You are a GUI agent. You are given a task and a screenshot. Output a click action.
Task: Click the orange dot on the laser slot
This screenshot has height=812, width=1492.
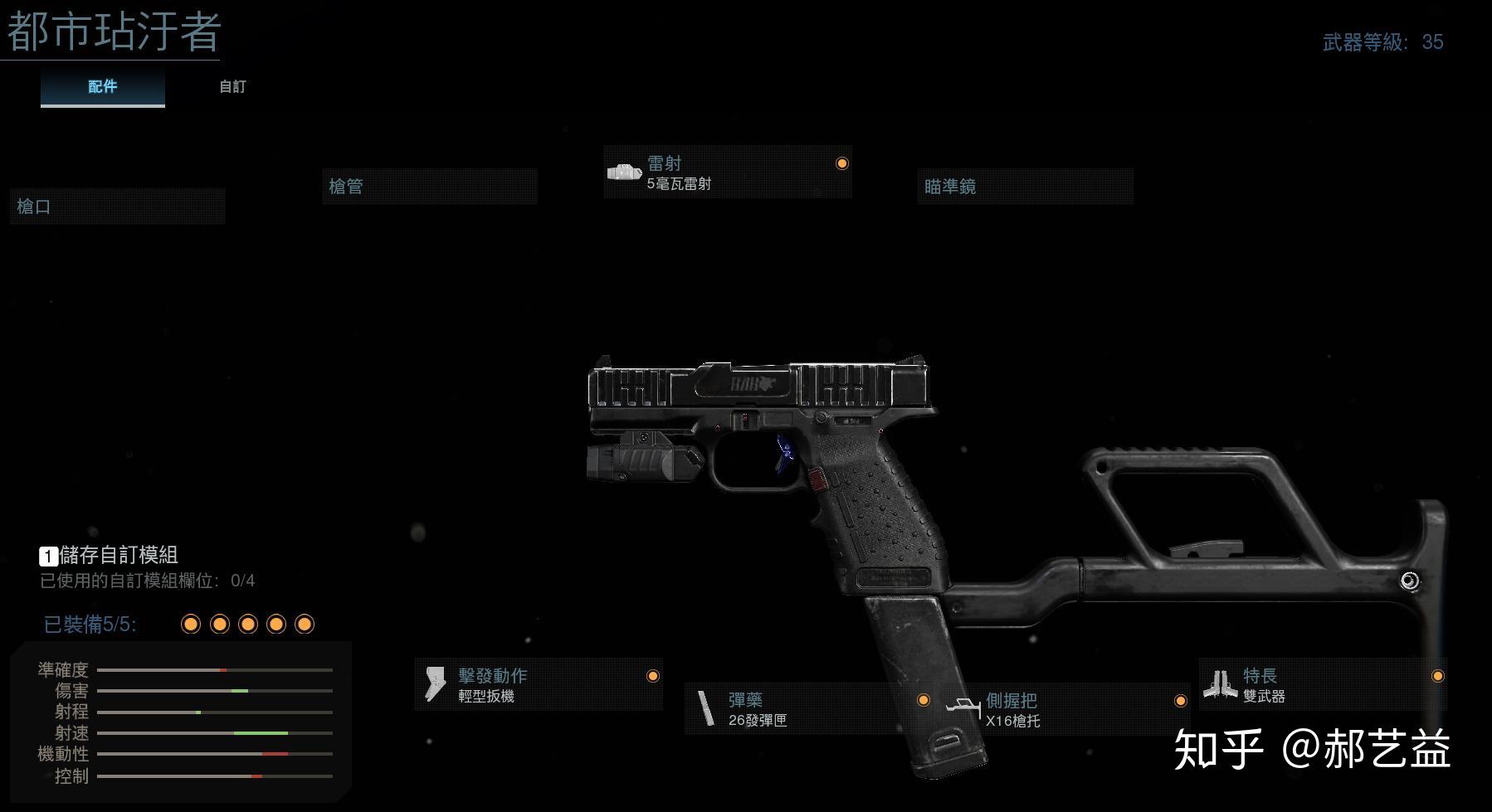841,164
